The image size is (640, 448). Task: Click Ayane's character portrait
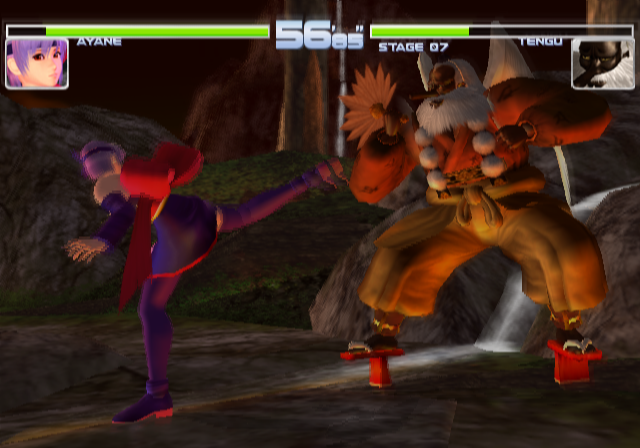pyautogui.click(x=37, y=63)
